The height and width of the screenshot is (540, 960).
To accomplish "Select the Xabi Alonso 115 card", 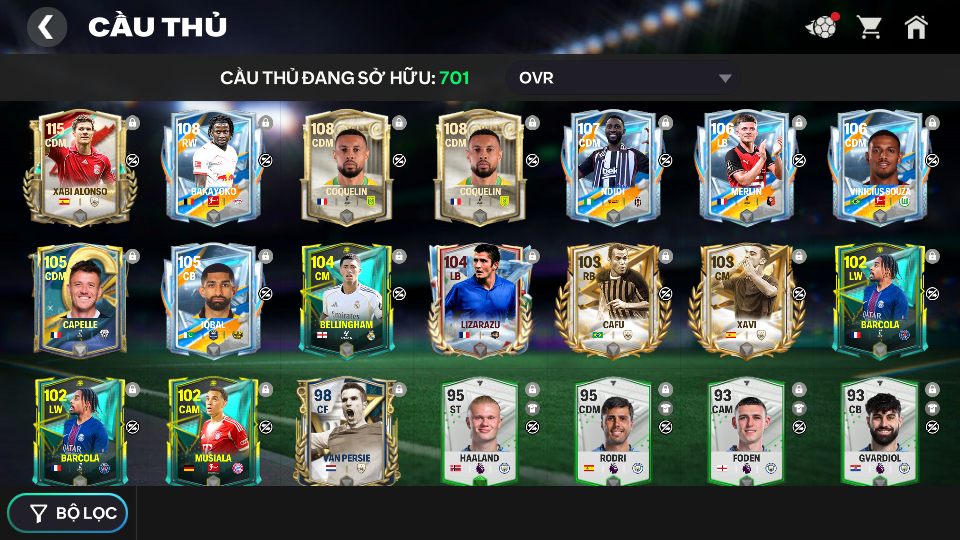I will pos(80,167).
